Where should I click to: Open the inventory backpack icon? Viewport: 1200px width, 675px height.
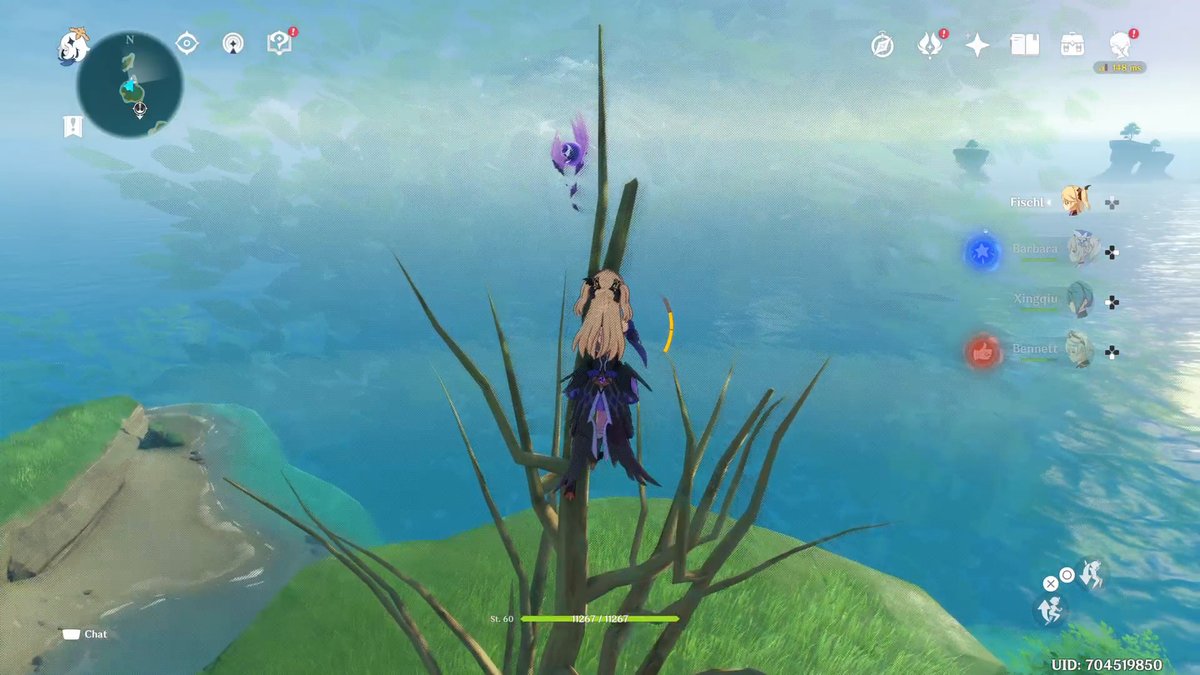click(x=1073, y=45)
